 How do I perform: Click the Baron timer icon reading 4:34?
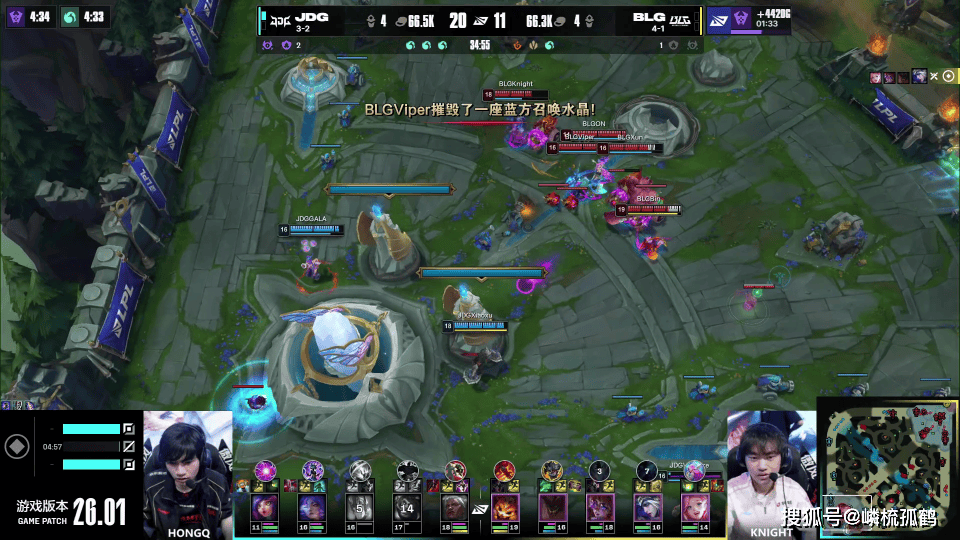coord(16,17)
